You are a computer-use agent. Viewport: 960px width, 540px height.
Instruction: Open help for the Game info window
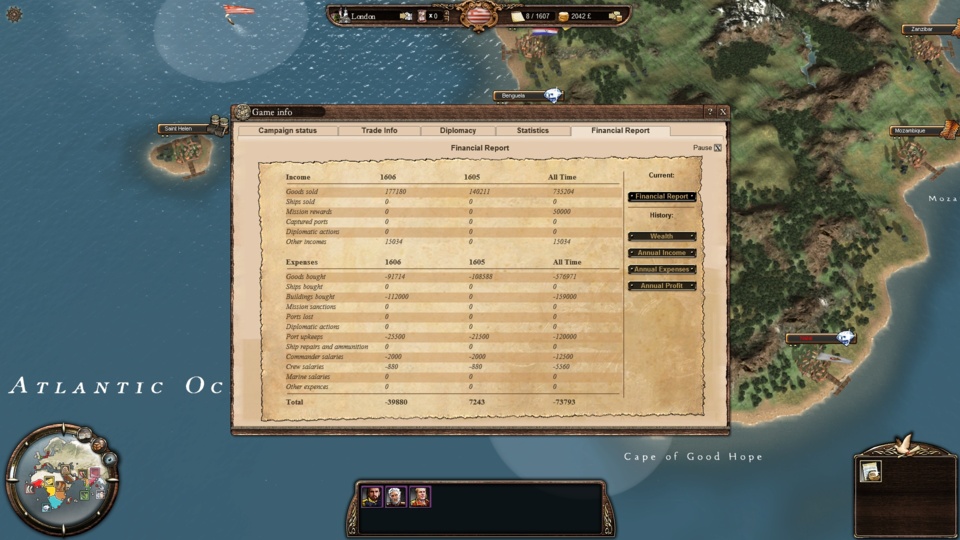tap(710, 112)
